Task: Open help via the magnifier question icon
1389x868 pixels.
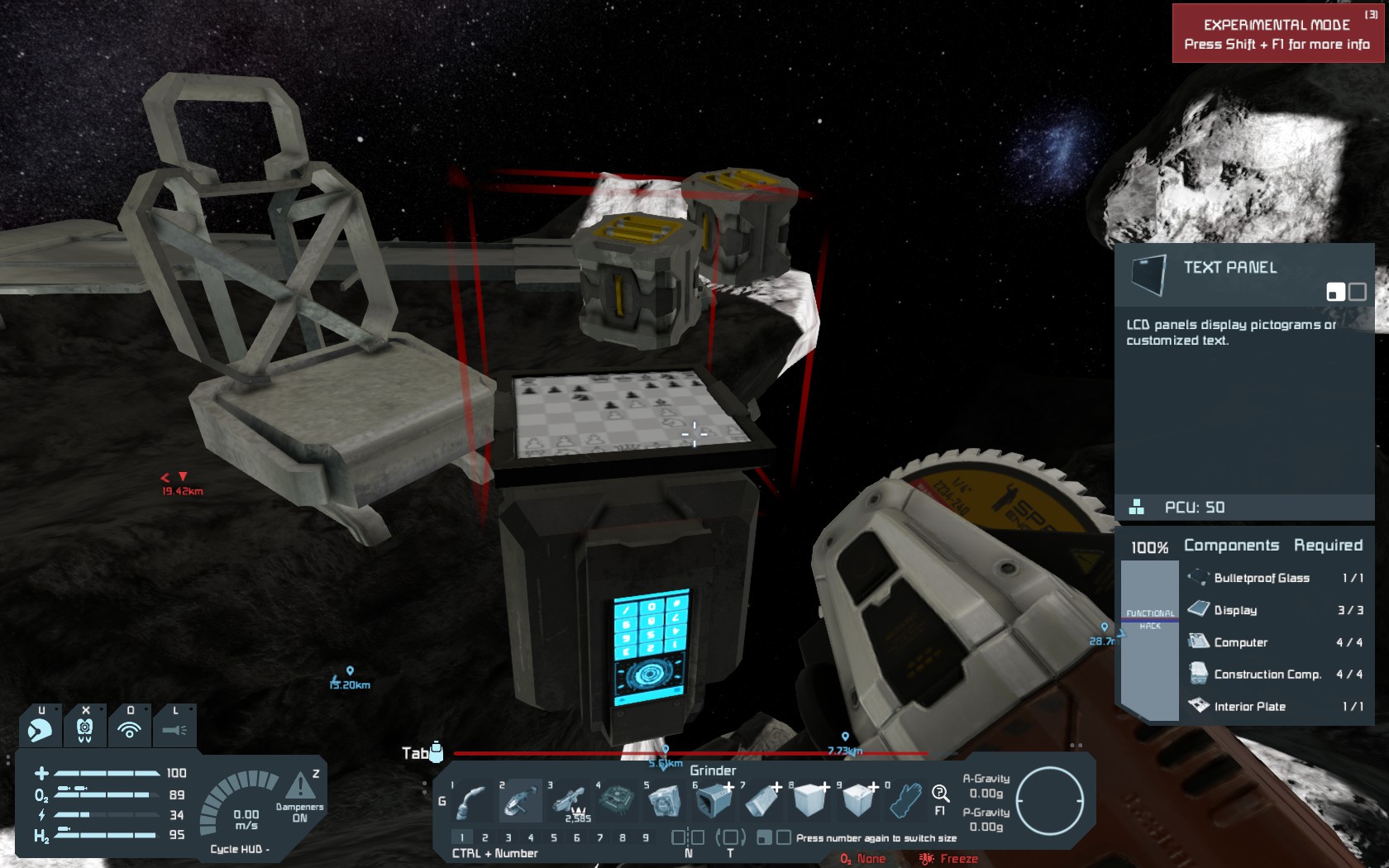Action: coord(940,796)
